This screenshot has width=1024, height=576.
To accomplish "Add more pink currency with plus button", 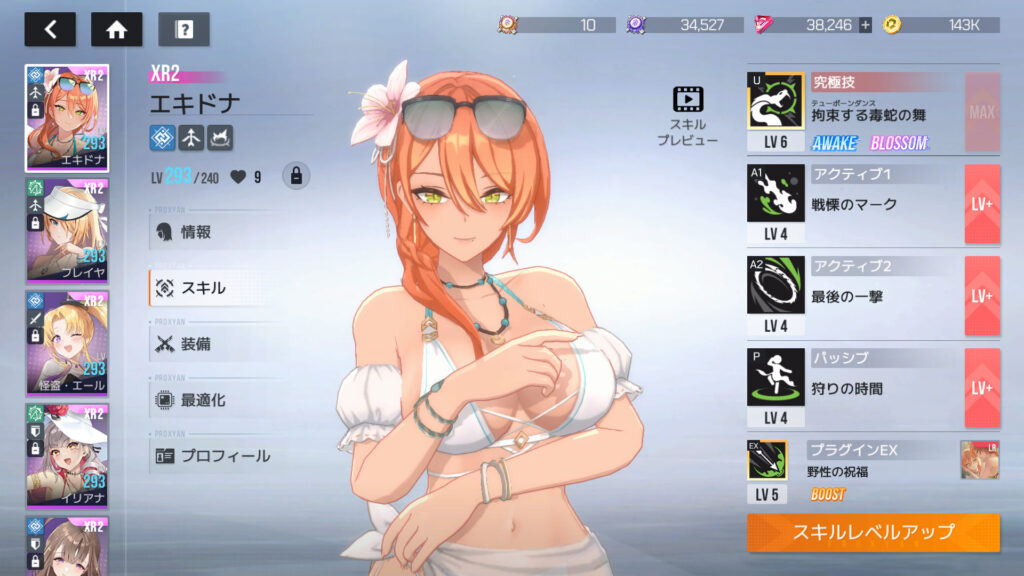I will coord(865,25).
